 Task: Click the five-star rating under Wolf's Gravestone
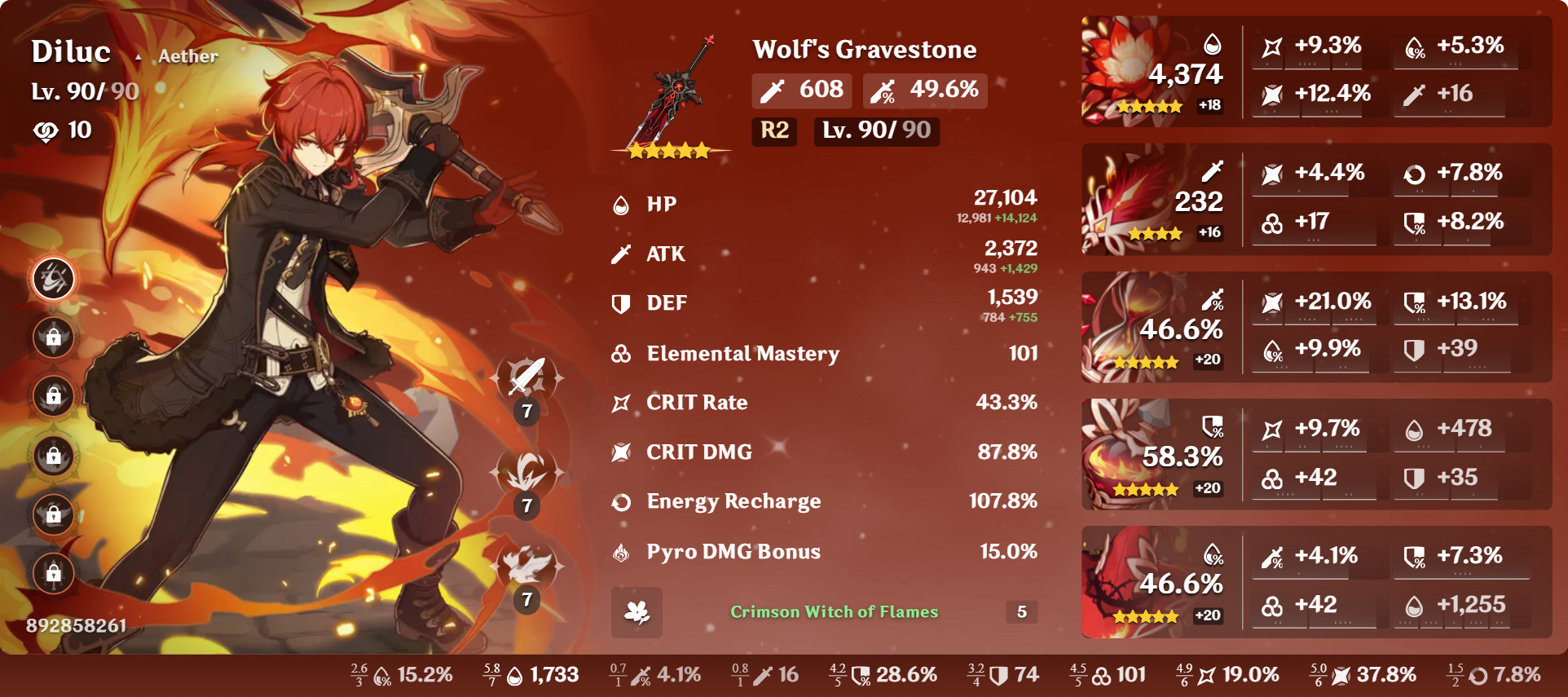(672, 149)
